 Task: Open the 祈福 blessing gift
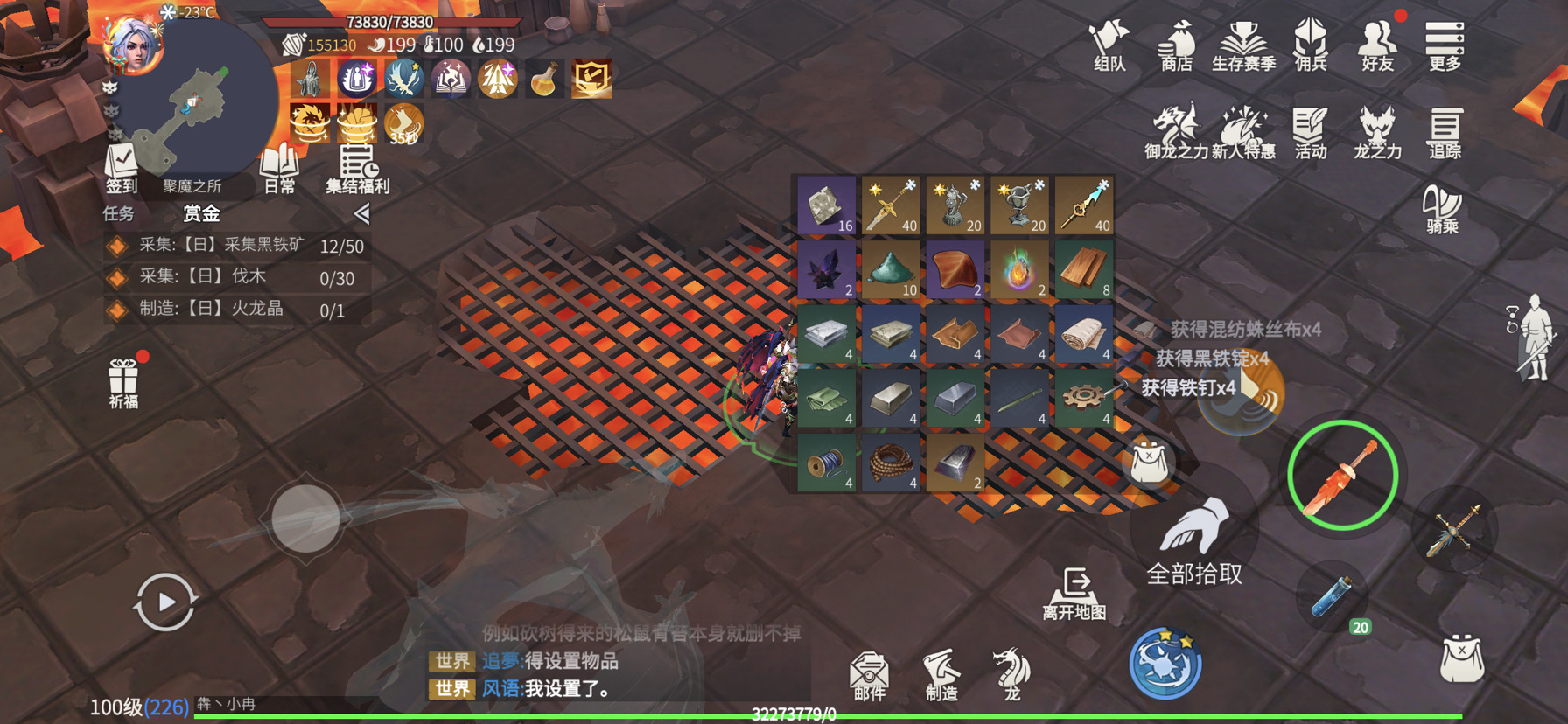(x=123, y=383)
